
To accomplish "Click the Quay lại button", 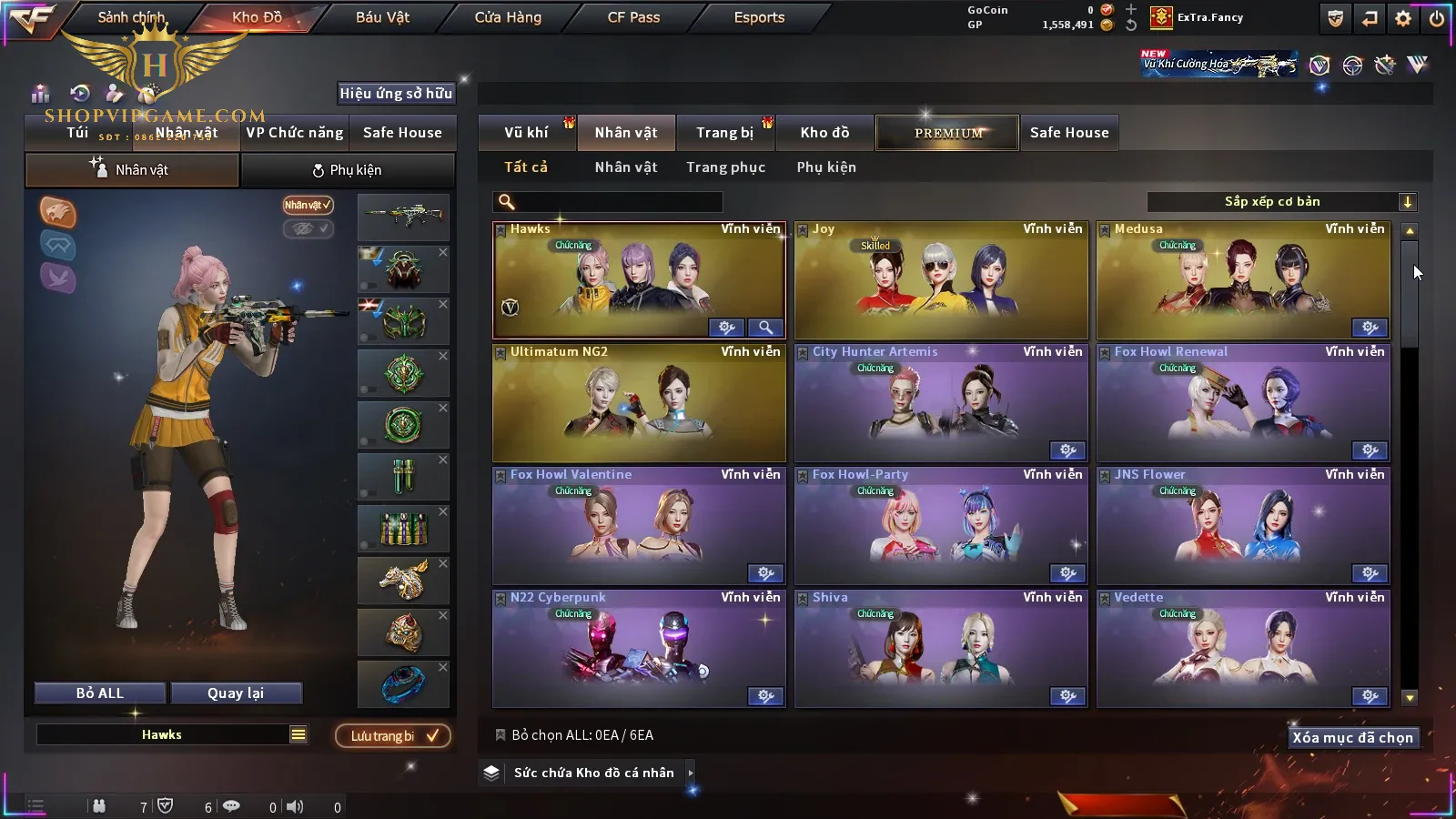I will click(x=236, y=693).
